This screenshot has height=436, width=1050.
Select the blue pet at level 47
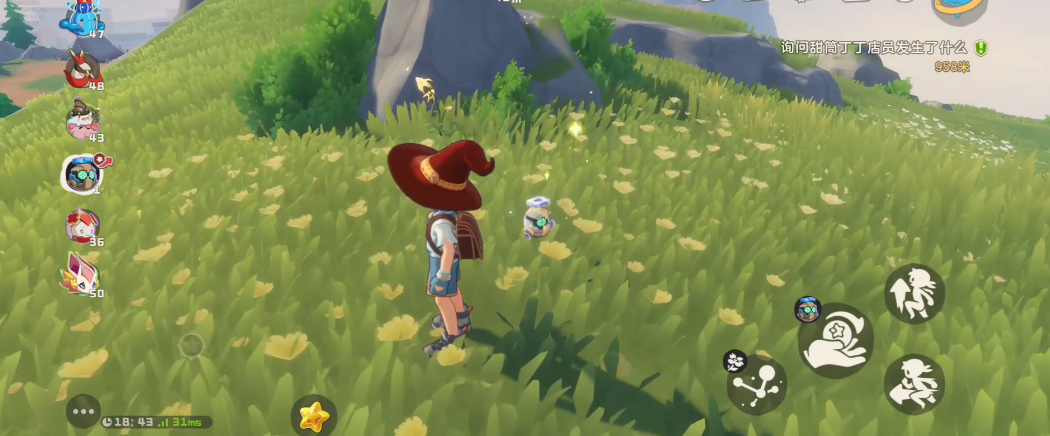(x=82, y=17)
